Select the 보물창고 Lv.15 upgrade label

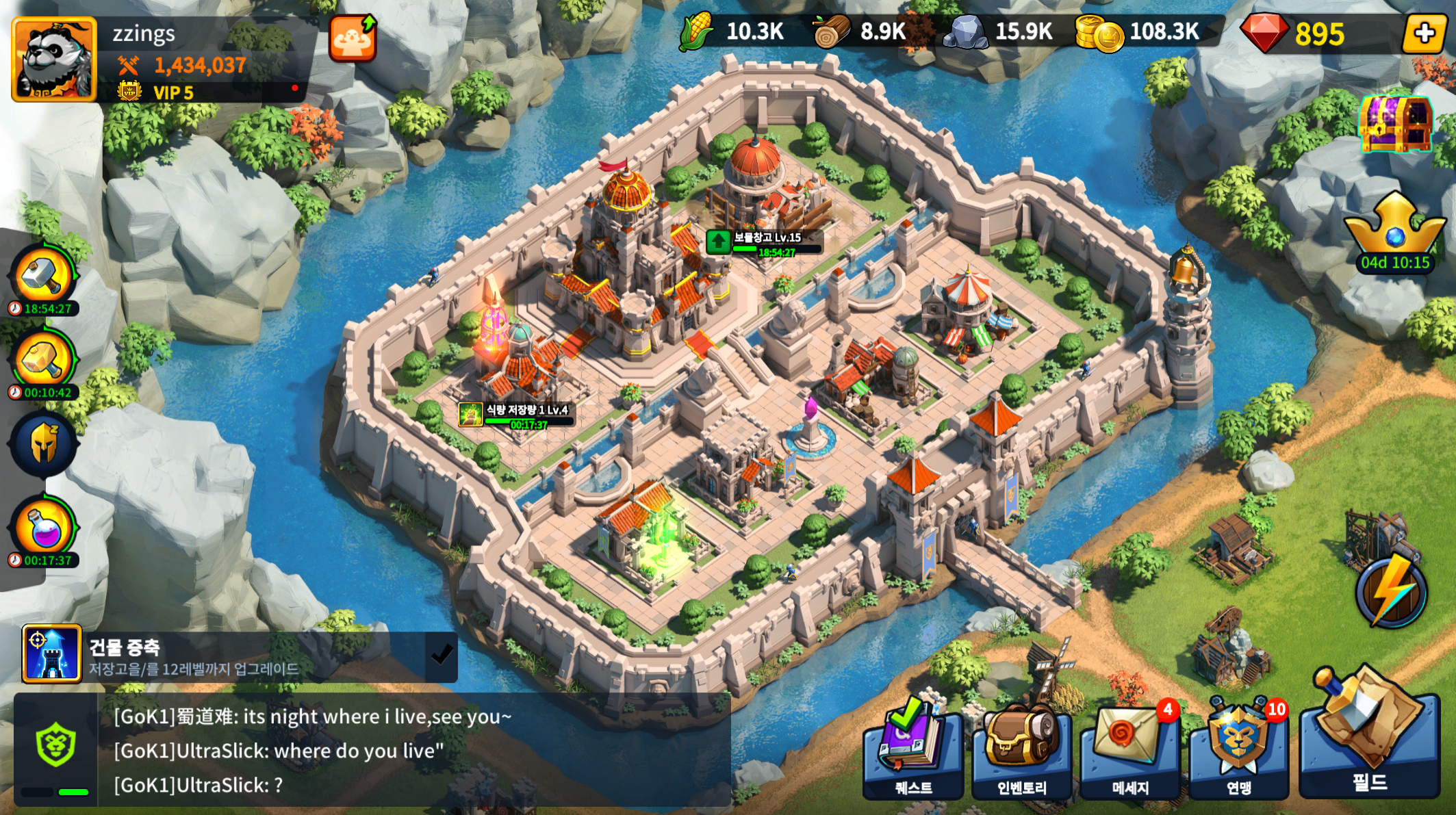click(765, 242)
